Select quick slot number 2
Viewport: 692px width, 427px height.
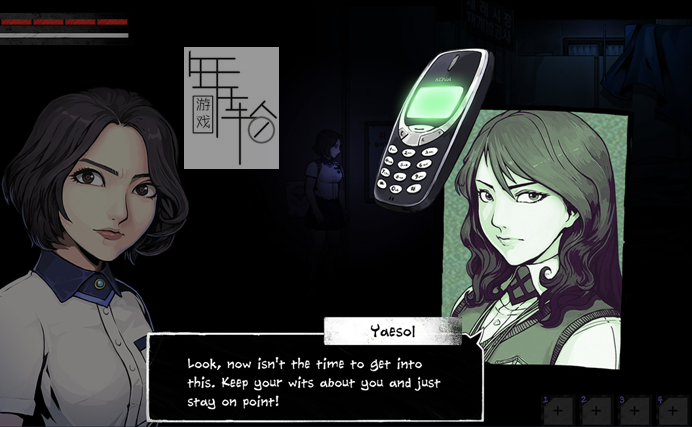[595, 409]
